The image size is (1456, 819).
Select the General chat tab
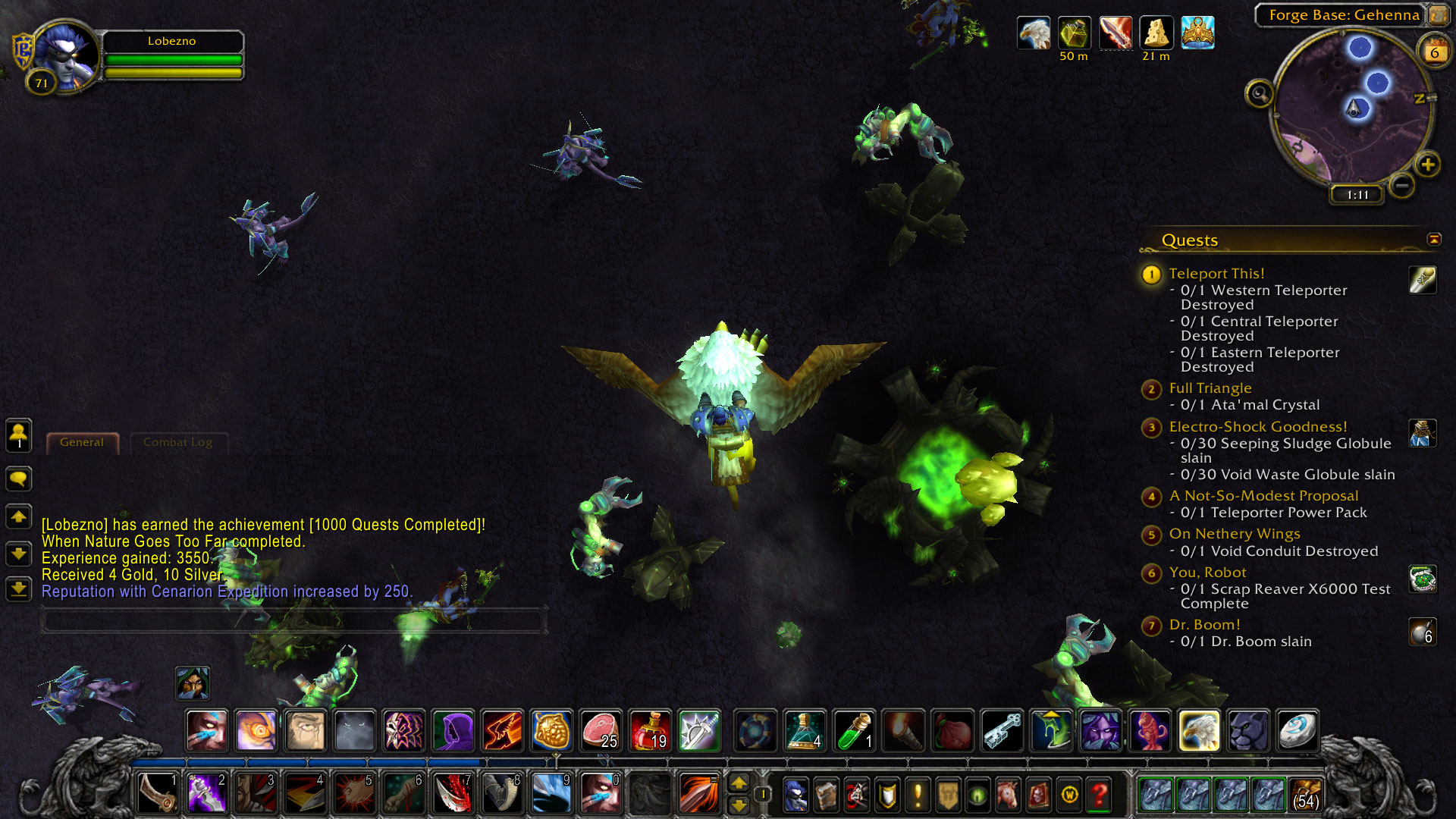82,442
